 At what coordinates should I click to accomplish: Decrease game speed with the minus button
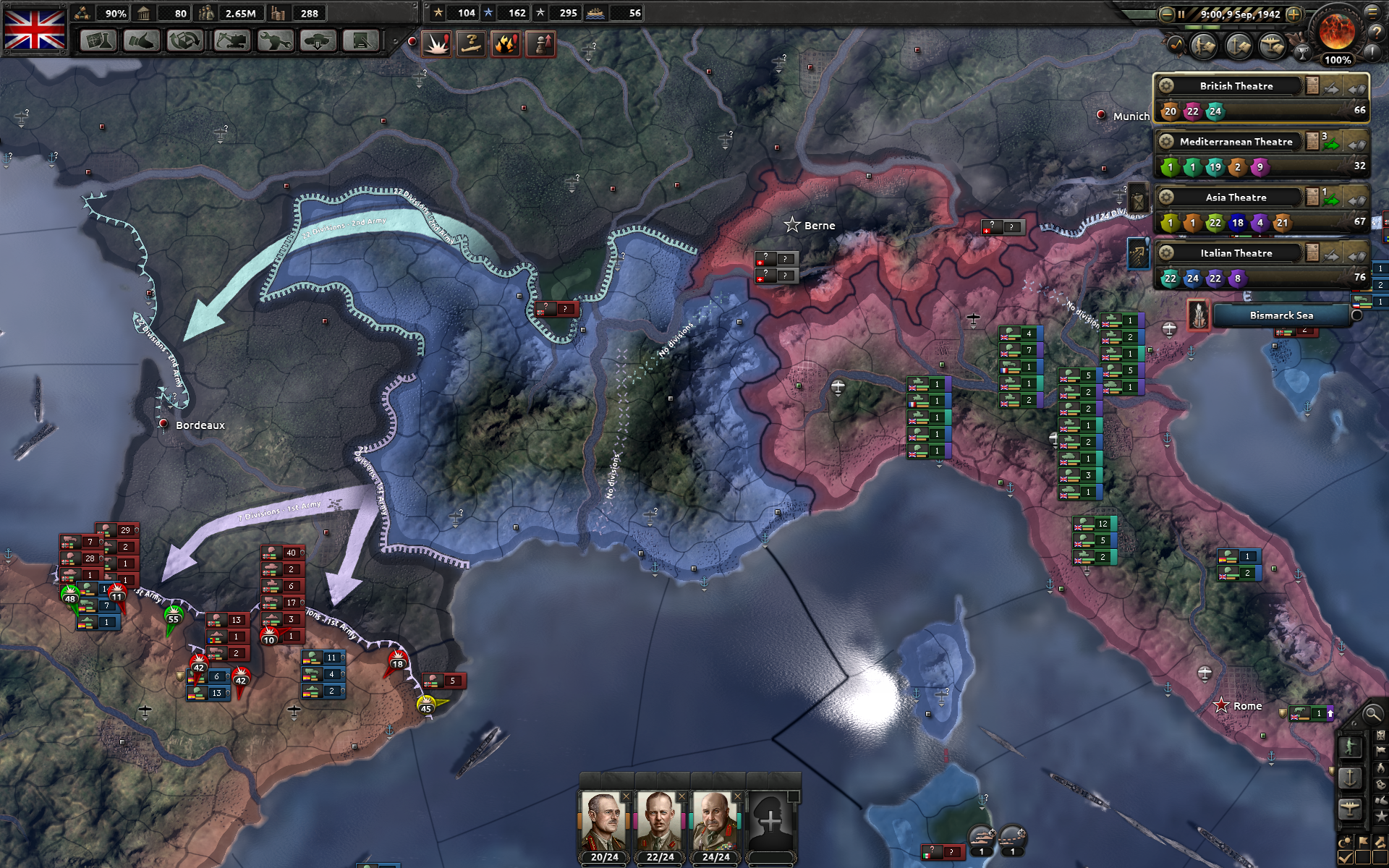(1168, 14)
